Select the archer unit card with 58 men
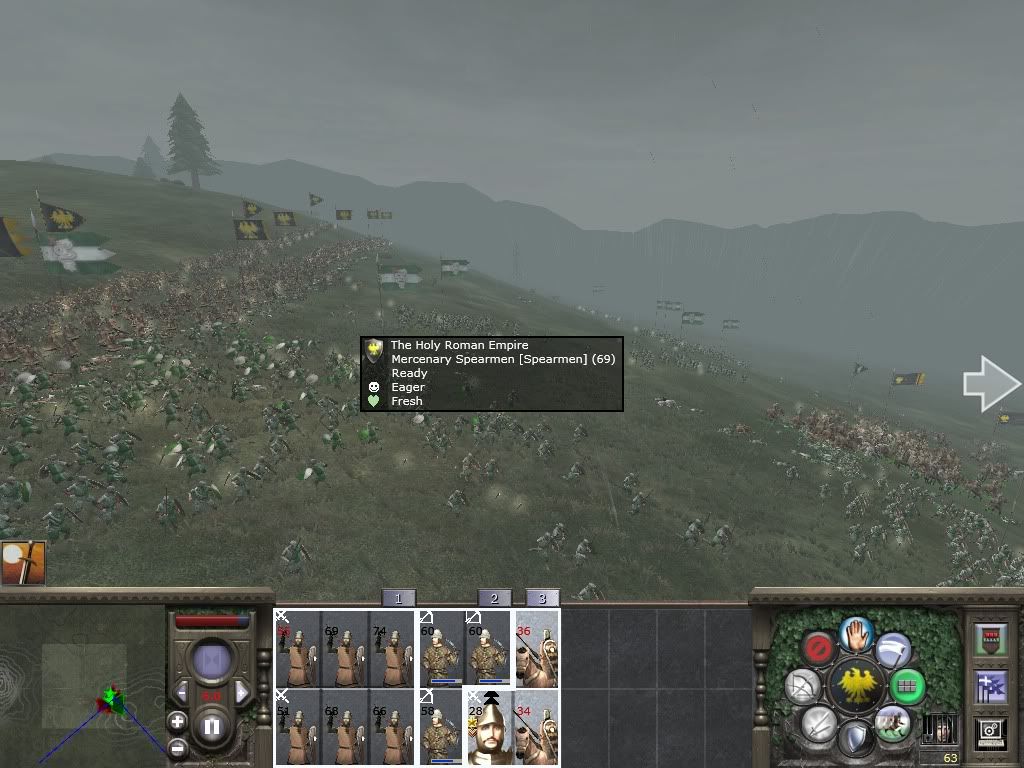 (441, 726)
